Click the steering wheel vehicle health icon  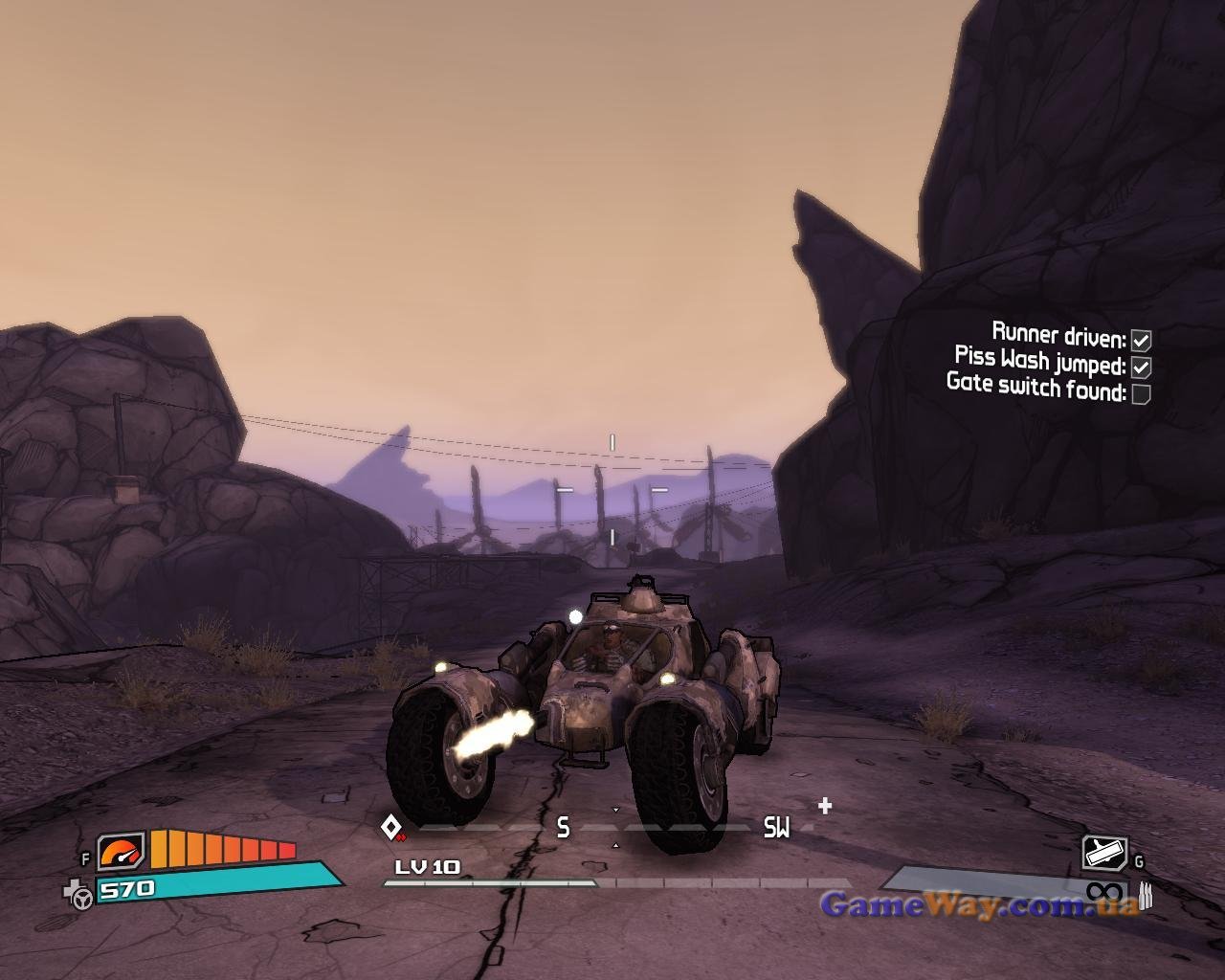pyautogui.click(x=80, y=896)
